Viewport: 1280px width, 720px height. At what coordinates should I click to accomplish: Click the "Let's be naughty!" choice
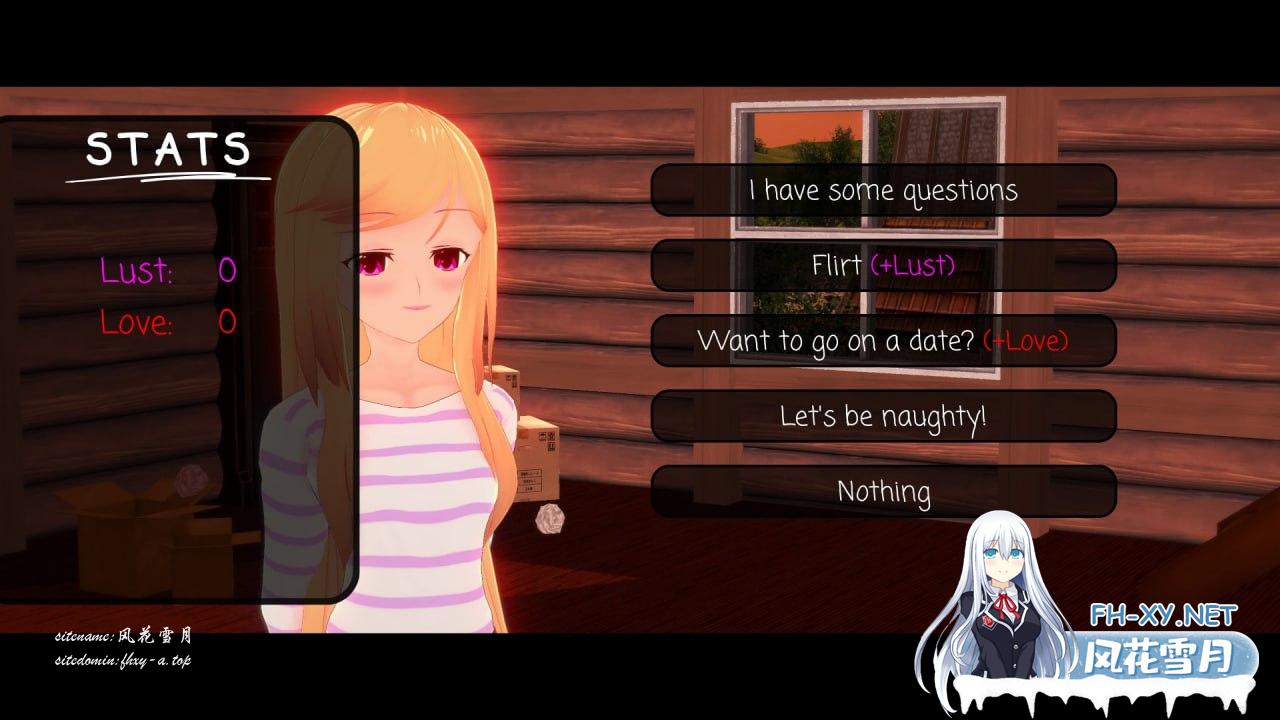tap(883, 415)
